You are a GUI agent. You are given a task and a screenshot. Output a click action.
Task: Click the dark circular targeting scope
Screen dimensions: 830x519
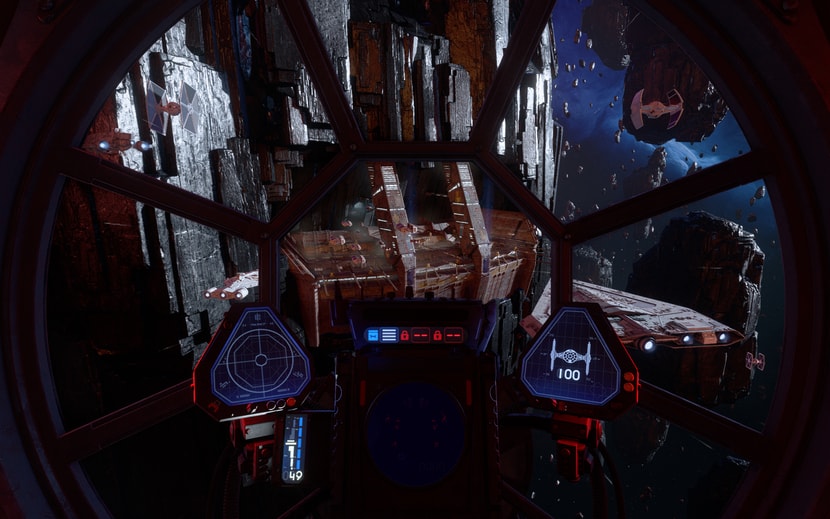[414, 434]
